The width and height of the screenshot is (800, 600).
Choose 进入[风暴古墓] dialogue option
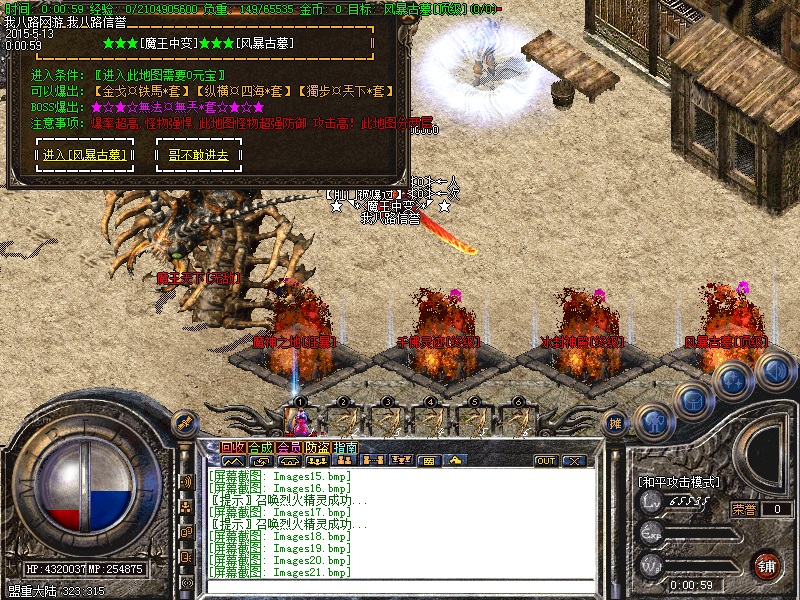[83, 155]
